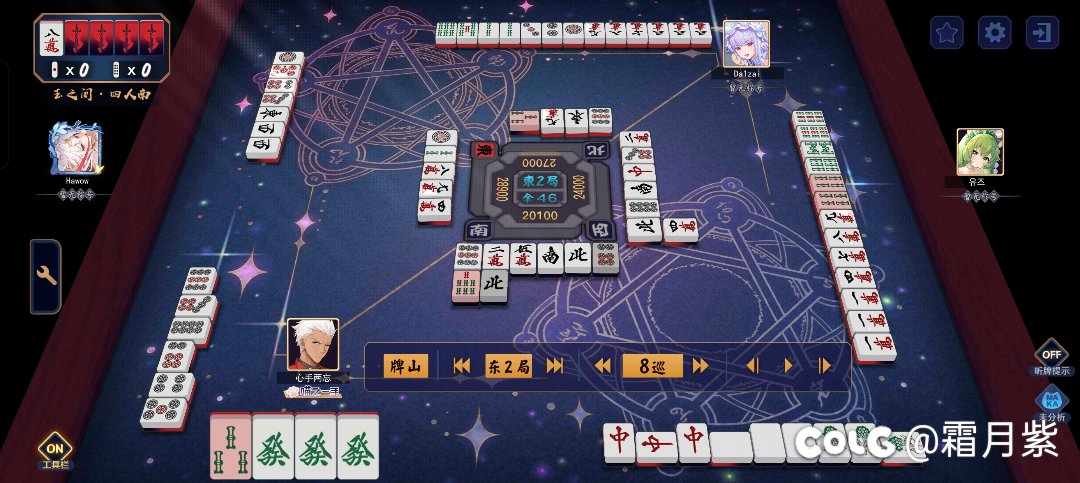
Task: Favorite this replay with the star button
Action: pyautogui.click(x=946, y=33)
